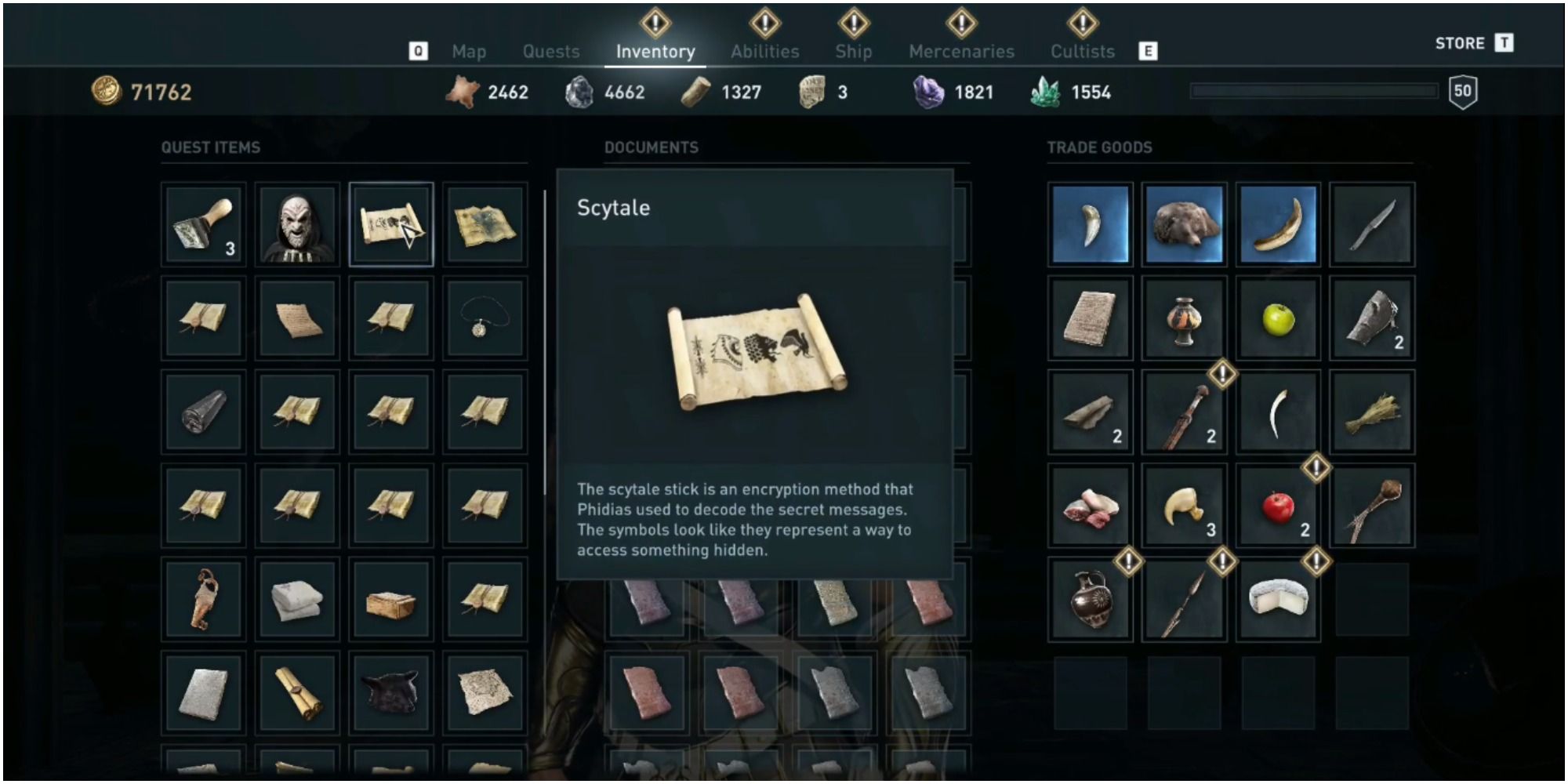This screenshot has height=784, width=1568.
Task: Click the Store button
Action: 1460,43
